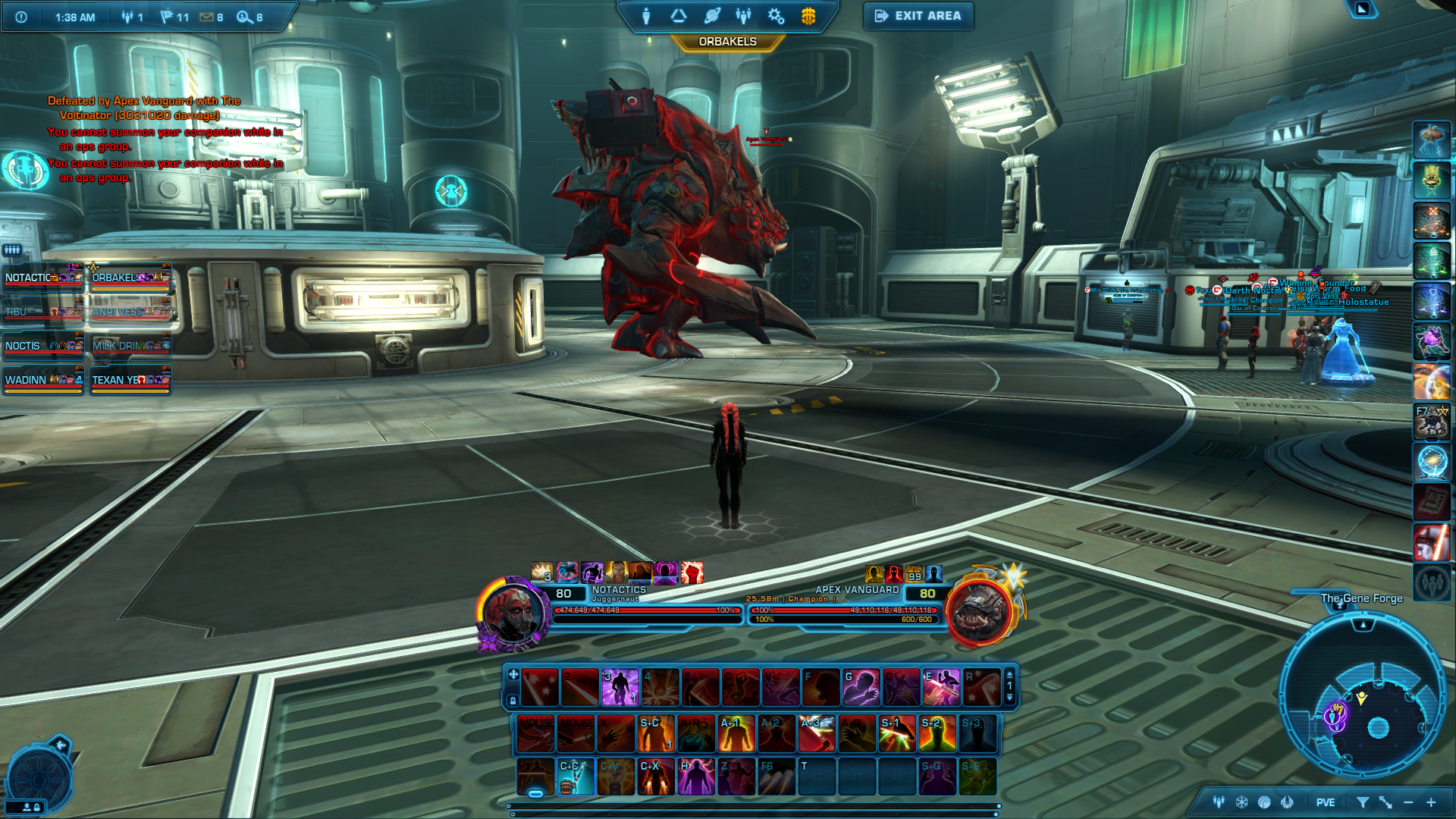Open the Cartel Market coin icon
This screenshot has height=819, width=1456.
coord(808,16)
